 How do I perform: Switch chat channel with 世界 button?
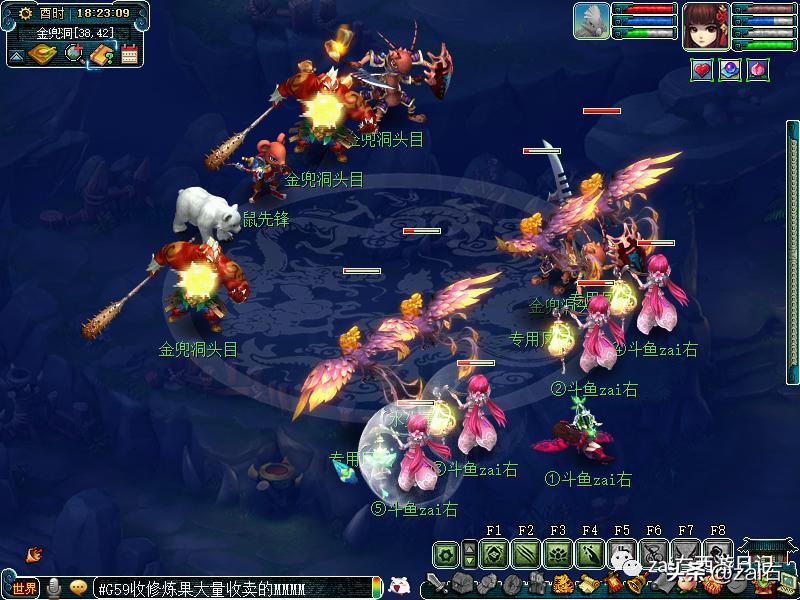(24, 587)
